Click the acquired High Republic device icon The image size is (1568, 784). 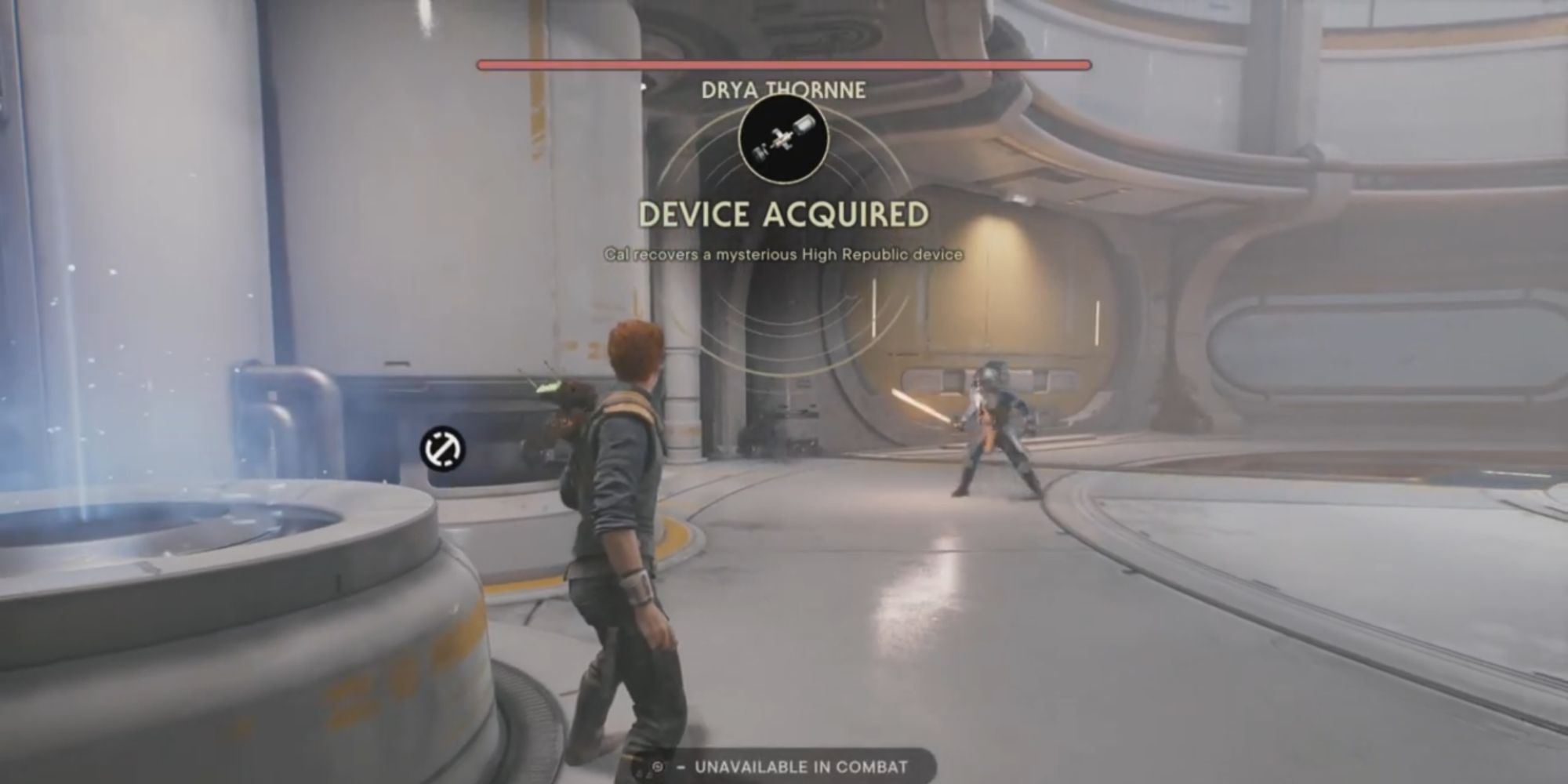[x=783, y=140]
